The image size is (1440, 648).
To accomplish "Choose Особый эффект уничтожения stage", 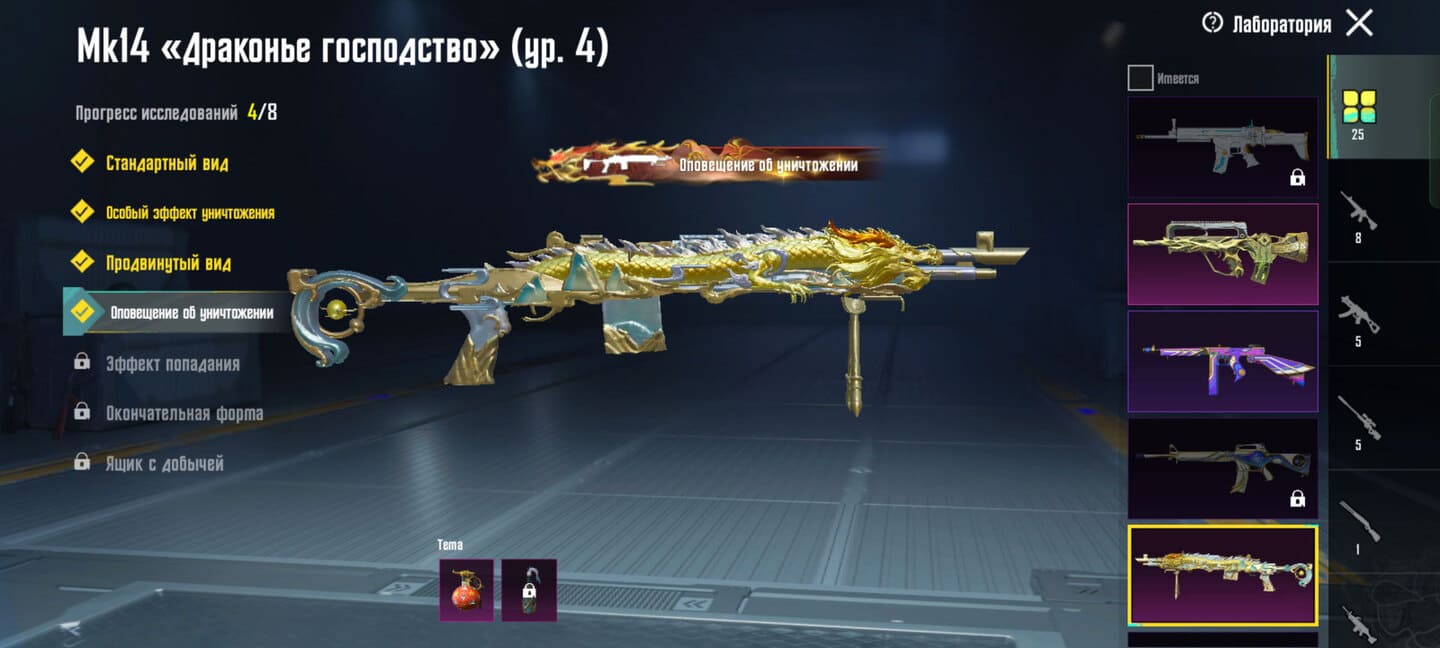I will (x=189, y=212).
